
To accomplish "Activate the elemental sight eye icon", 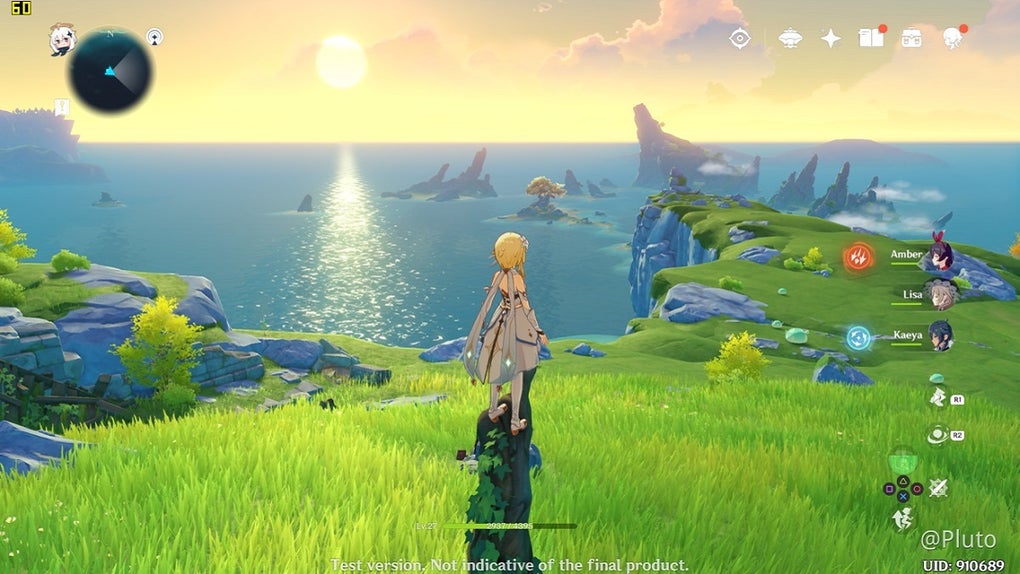I will pos(740,38).
